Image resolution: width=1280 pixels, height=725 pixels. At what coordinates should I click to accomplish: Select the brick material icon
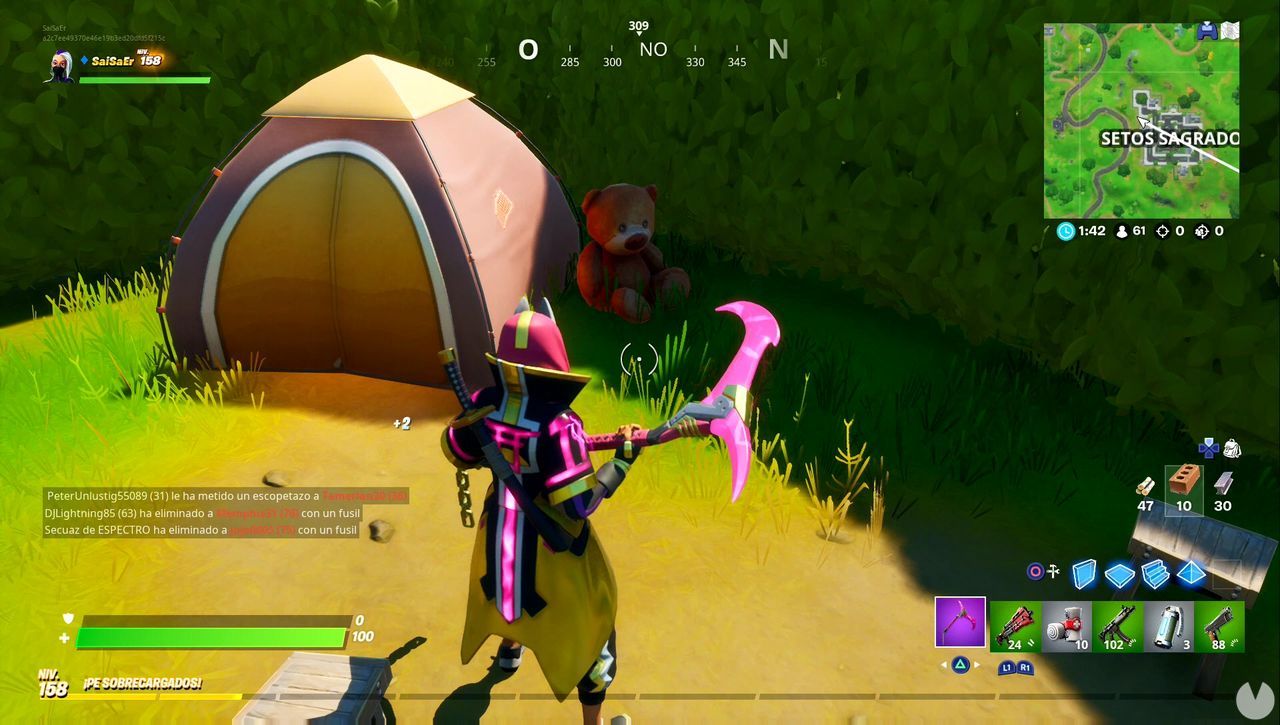point(1186,483)
